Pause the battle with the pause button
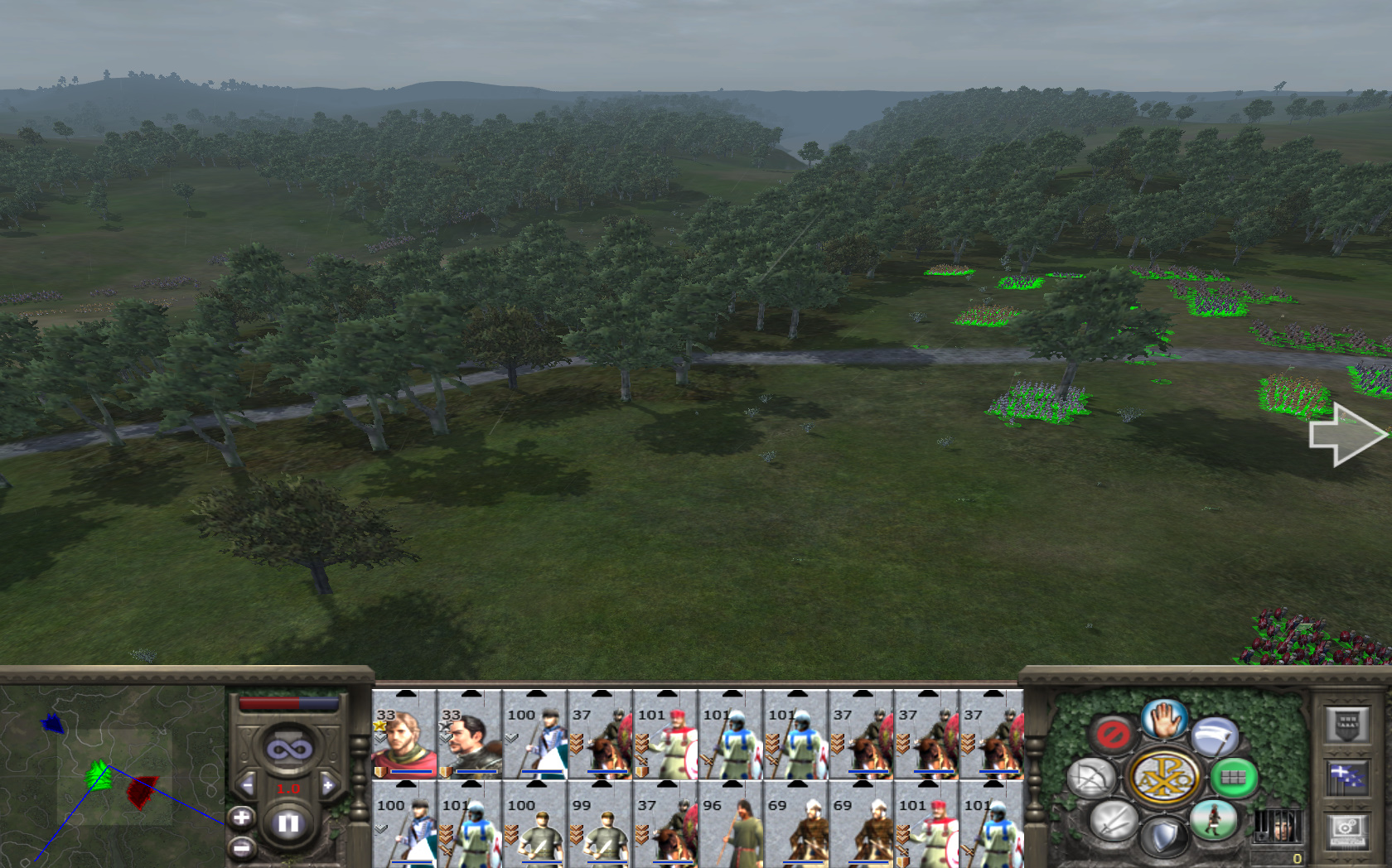Screen dimensions: 1392x868 click(x=288, y=823)
